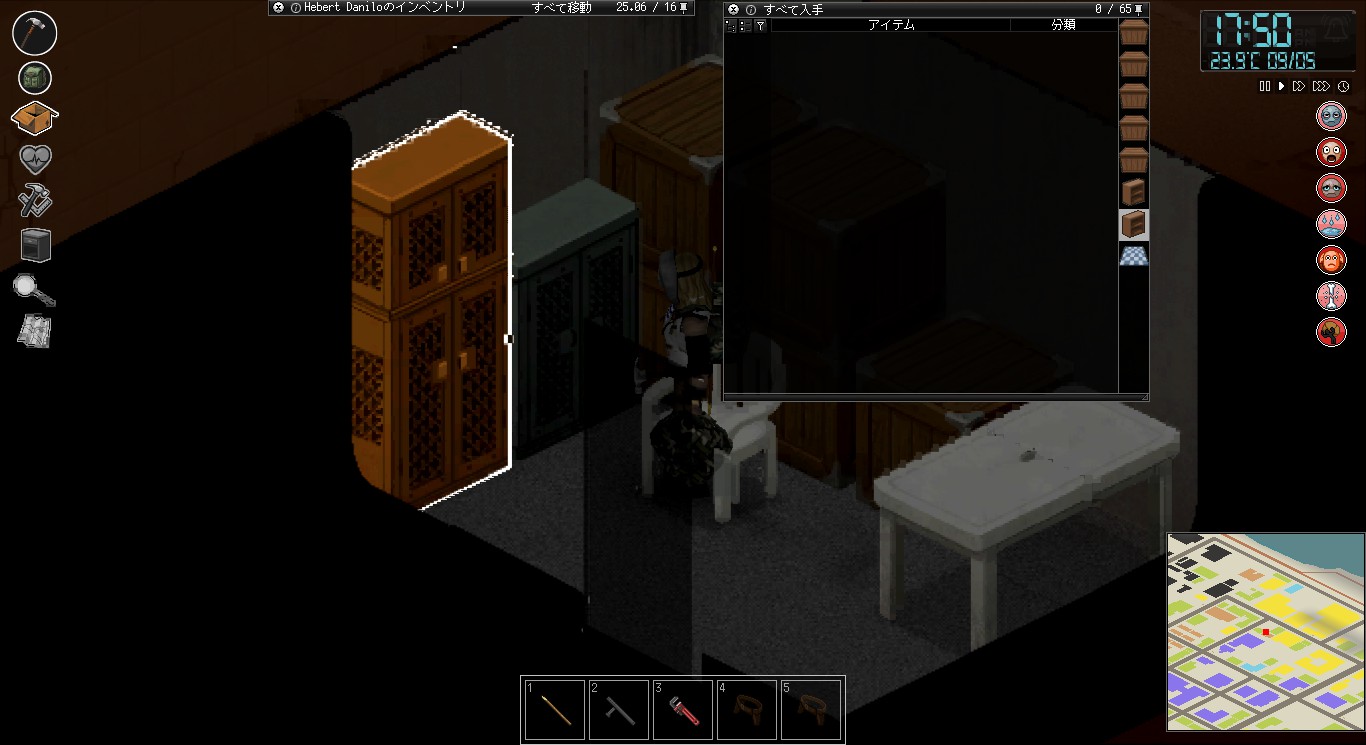The height and width of the screenshot is (745, 1366).
Task: Open the health panel heart icon
Action: (x=34, y=160)
